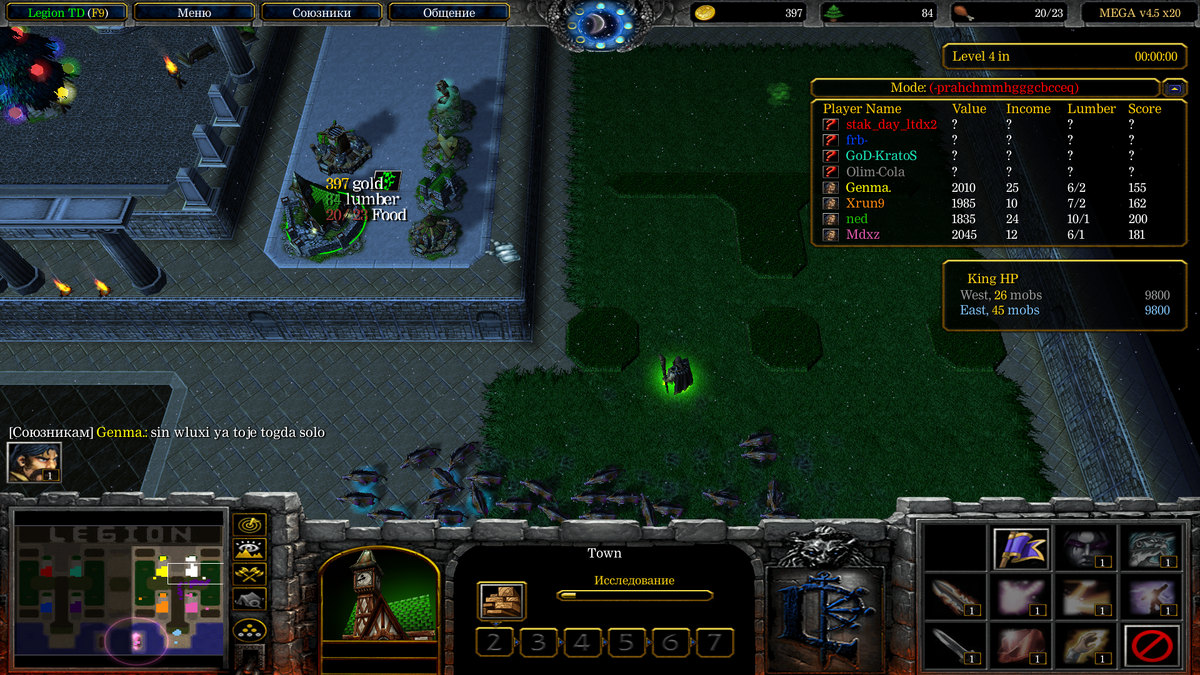Choose the dark-faced upgrade icon
Screen dimensions: 1200x675
[1085, 549]
